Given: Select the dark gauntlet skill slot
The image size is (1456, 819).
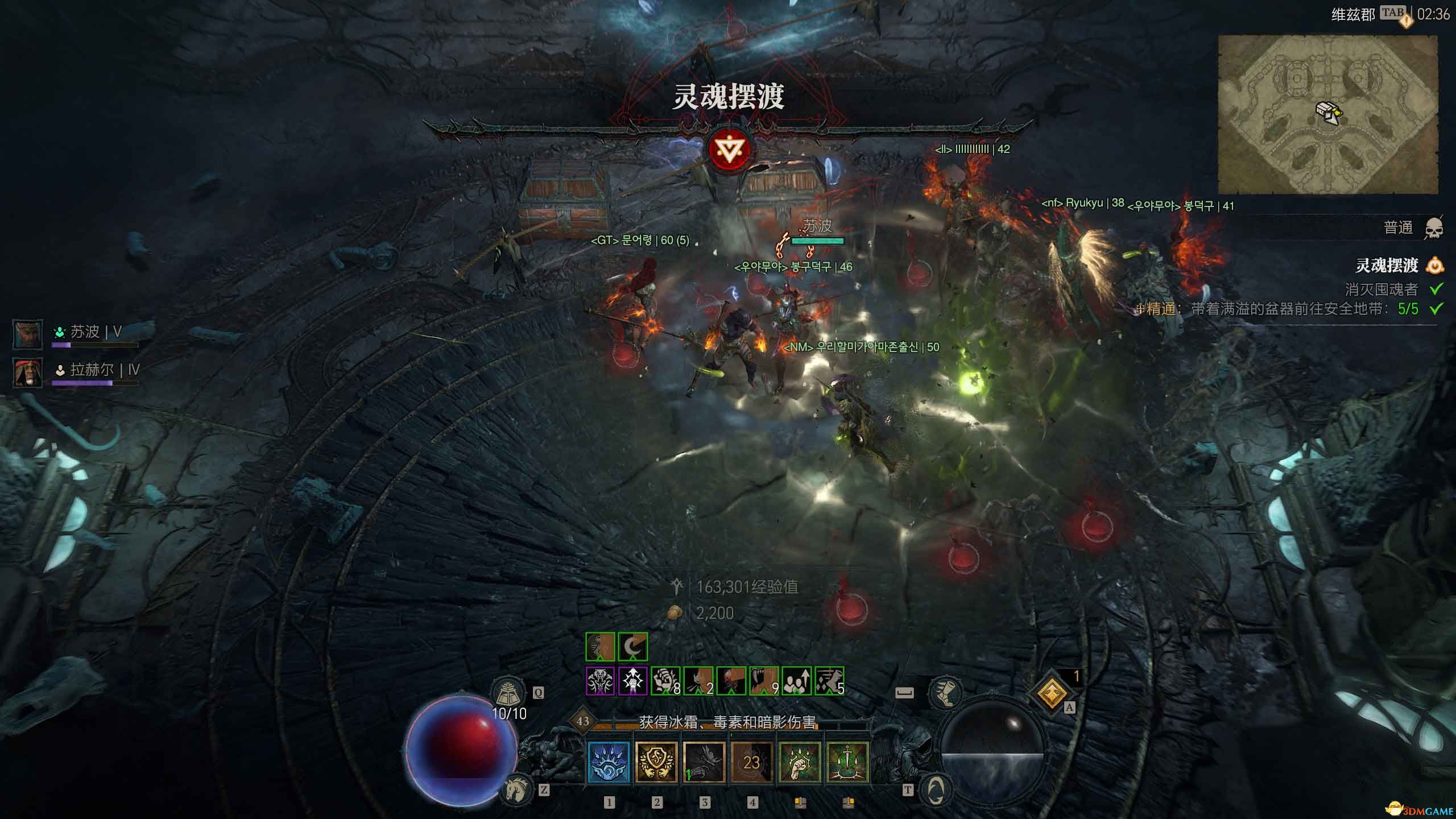Looking at the screenshot, I should 704,762.
